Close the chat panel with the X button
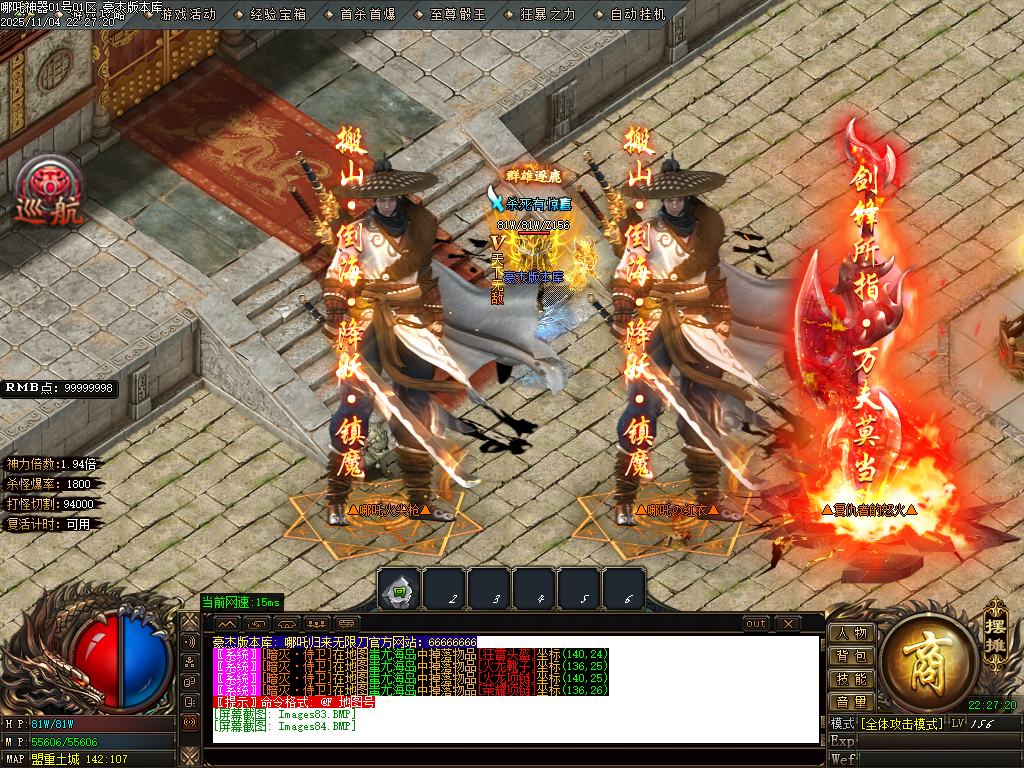The height and width of the screenshot is (768, 1024). pyautogui.click(x=788, y=624)
